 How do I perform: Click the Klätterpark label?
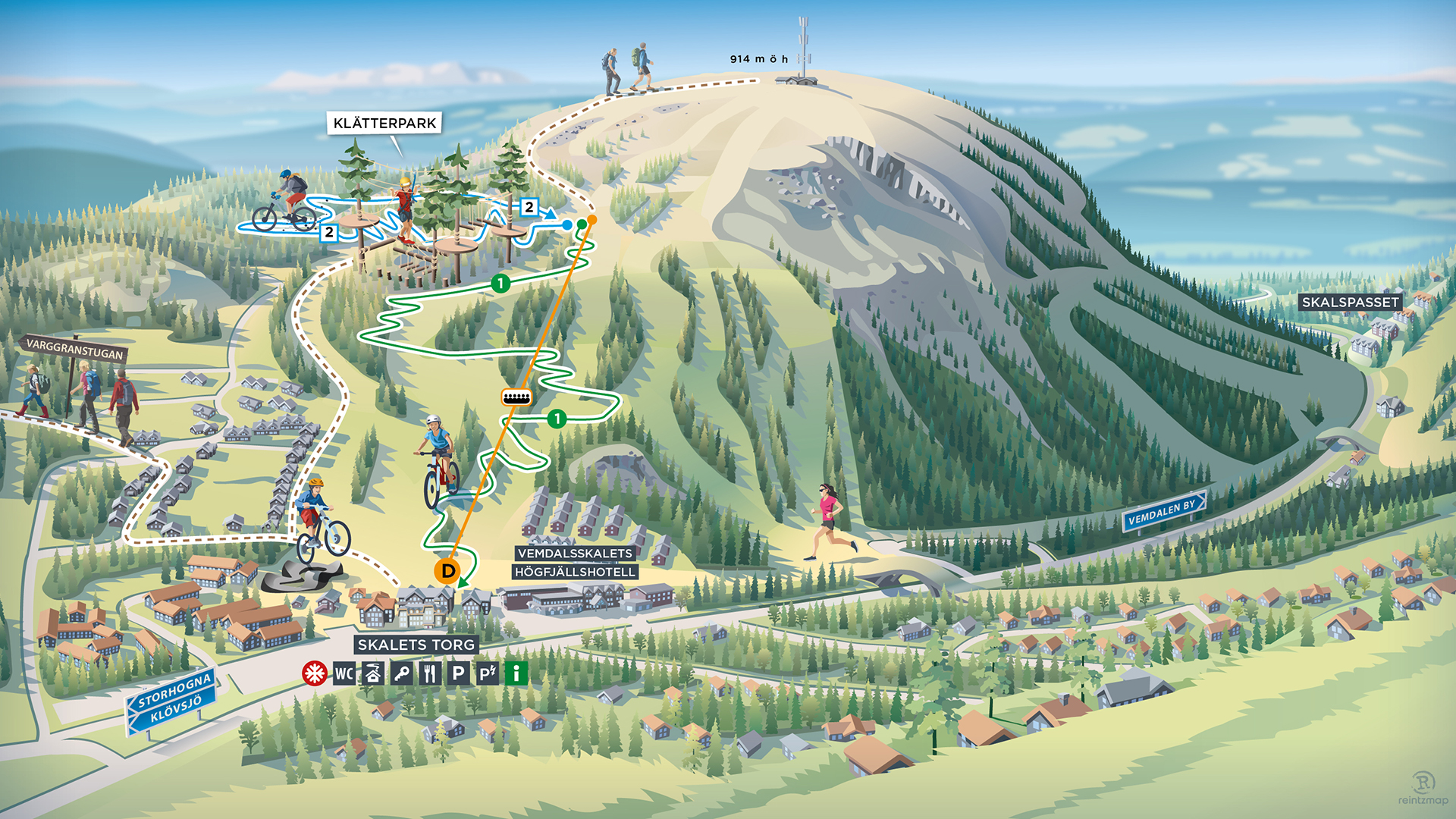pyautogui.click(x=384, y=123)
